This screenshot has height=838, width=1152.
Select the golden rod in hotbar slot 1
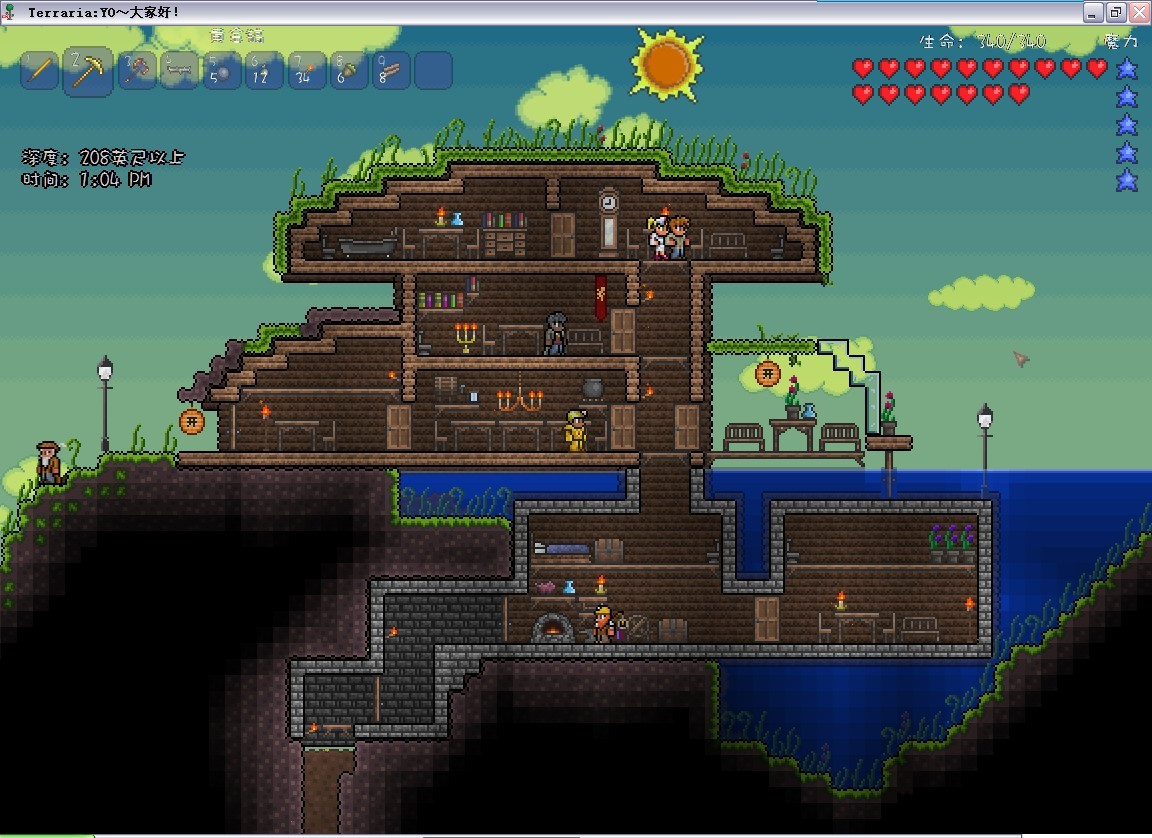click(x=40, y=70)
